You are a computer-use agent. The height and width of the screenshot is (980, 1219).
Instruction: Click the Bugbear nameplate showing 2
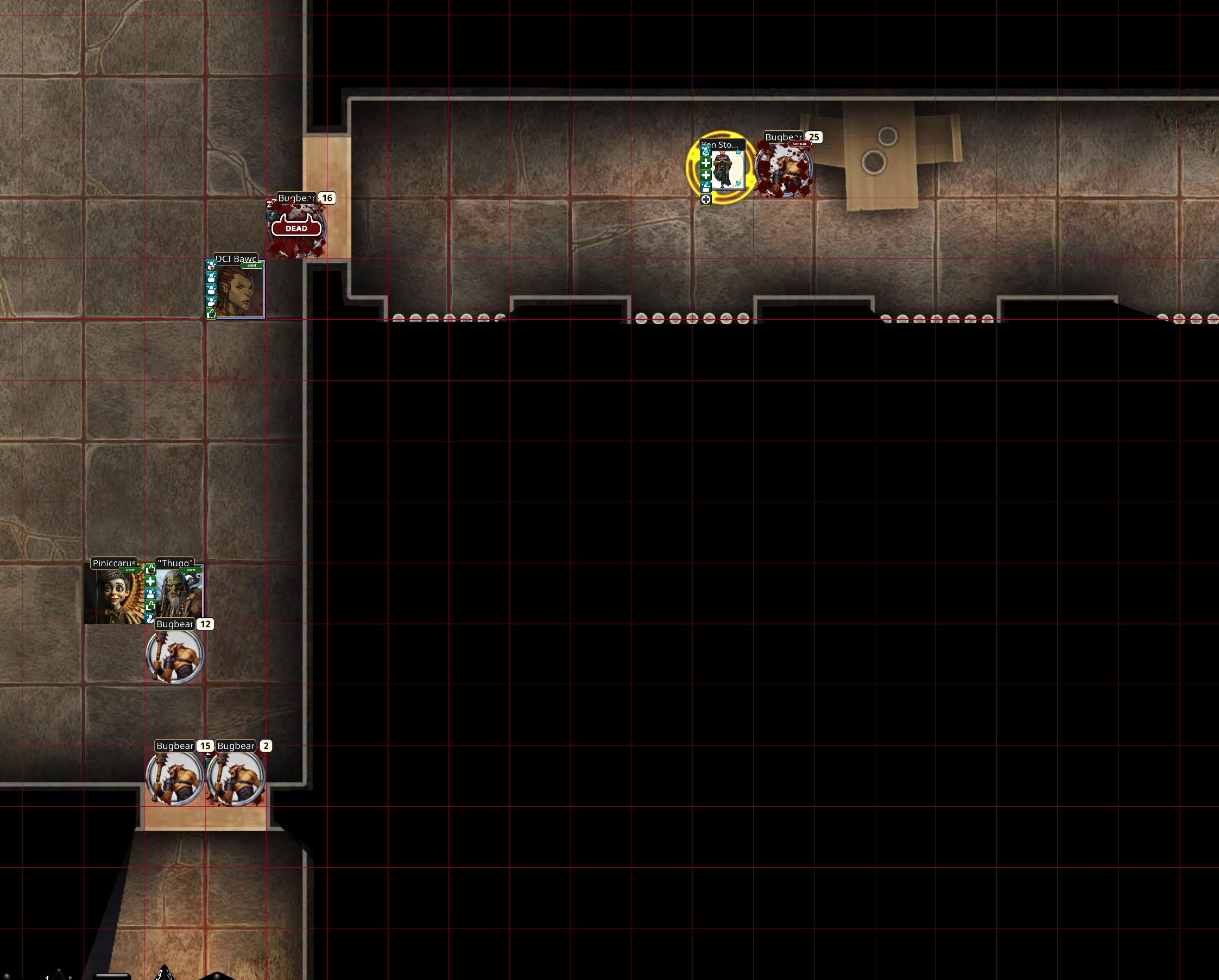coord(236,746)
